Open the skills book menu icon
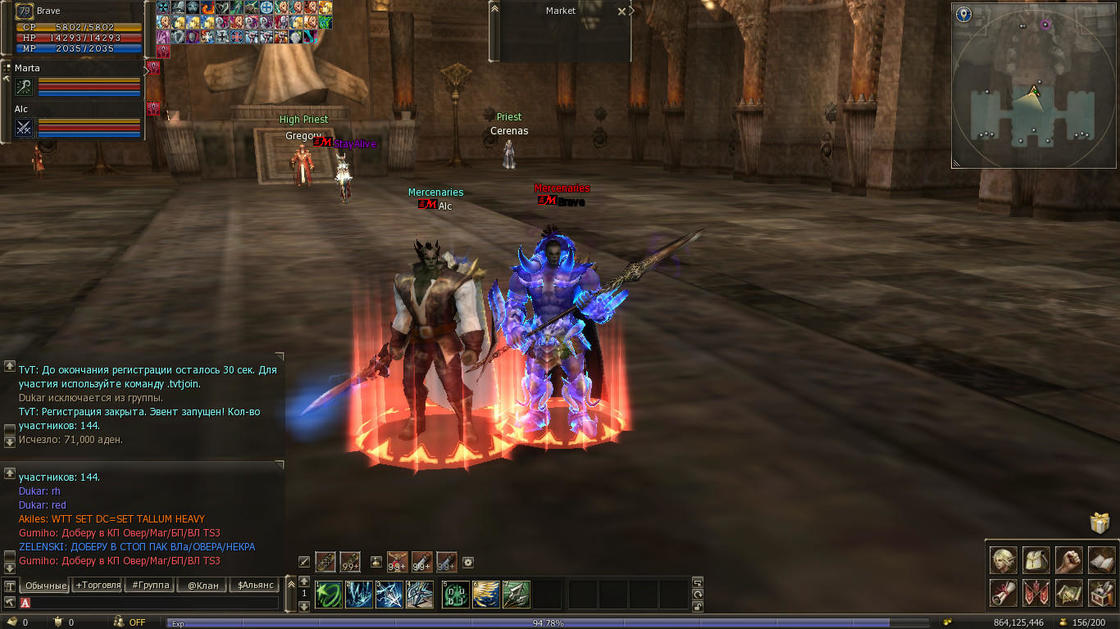 1101,560
